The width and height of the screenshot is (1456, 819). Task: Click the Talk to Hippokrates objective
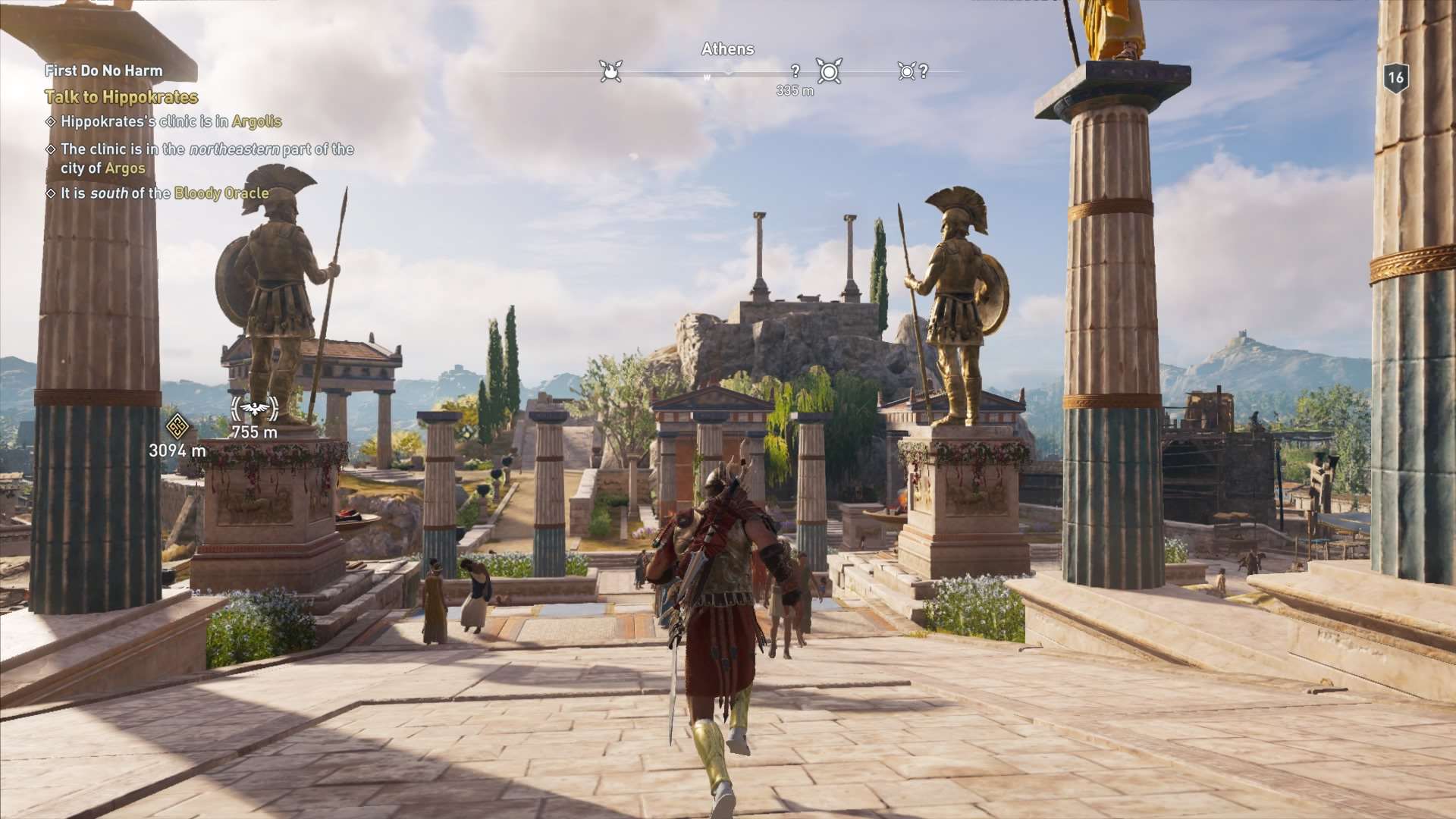coord(121,97)
